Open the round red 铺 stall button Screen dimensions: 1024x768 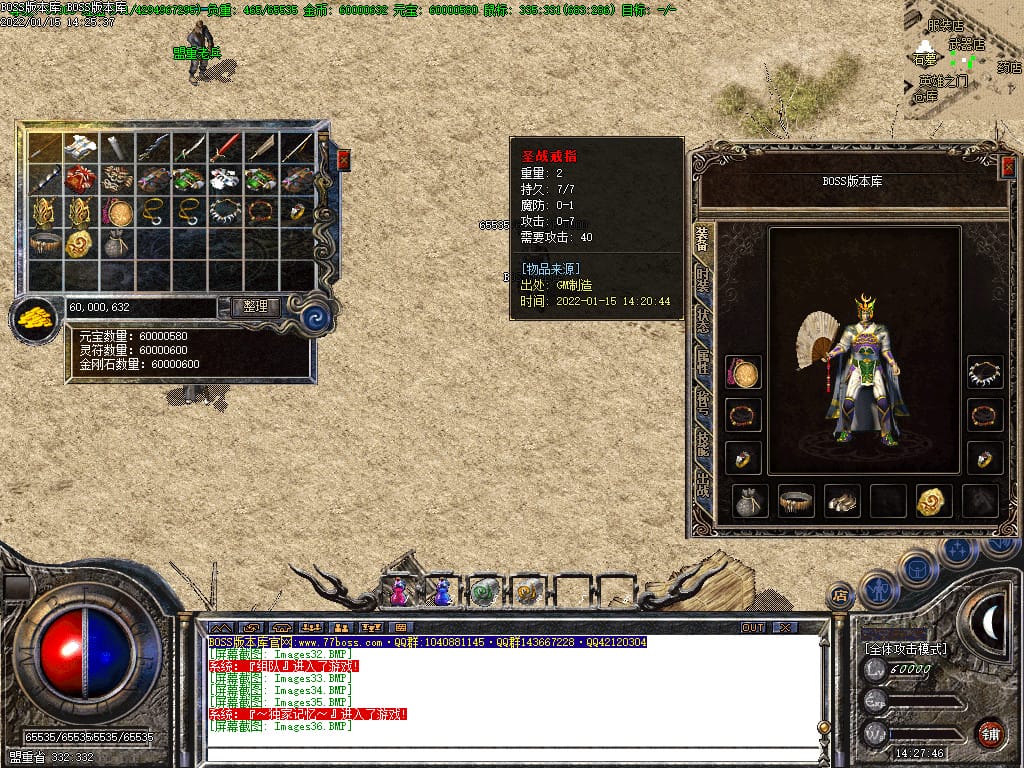click(x=991, y=732)
